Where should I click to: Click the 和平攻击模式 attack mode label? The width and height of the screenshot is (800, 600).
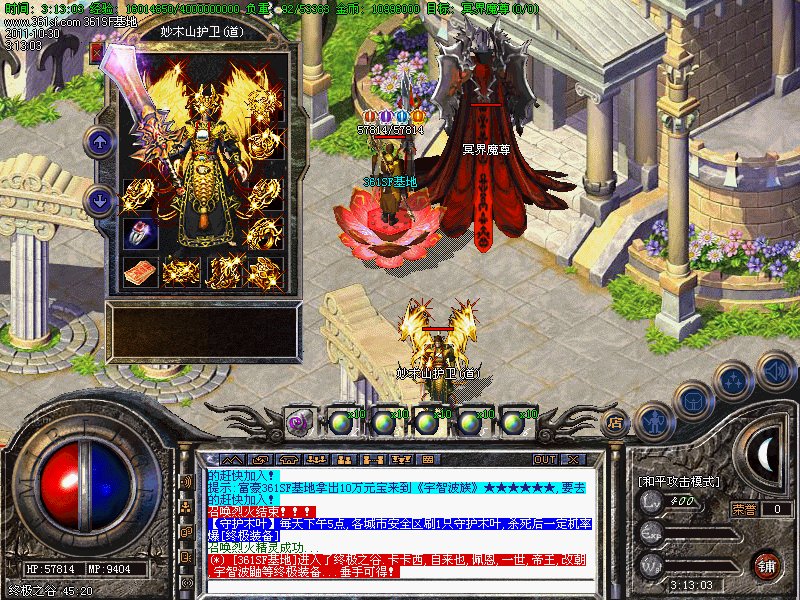tap(680, 482)
